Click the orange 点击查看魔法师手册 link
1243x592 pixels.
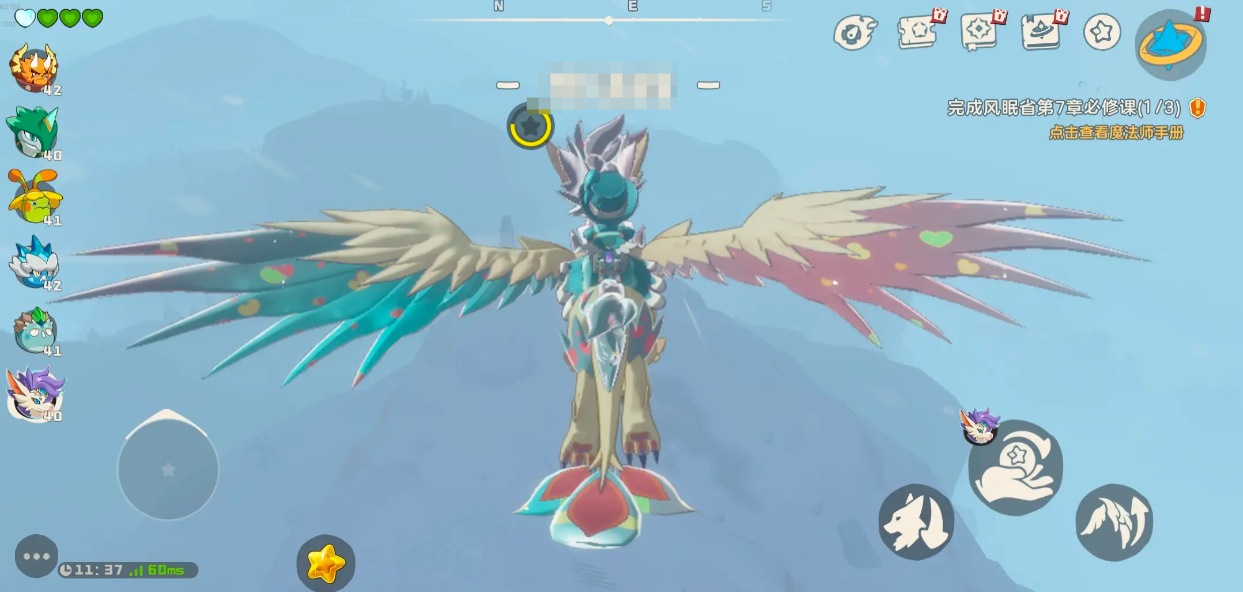pos(1116,133)
